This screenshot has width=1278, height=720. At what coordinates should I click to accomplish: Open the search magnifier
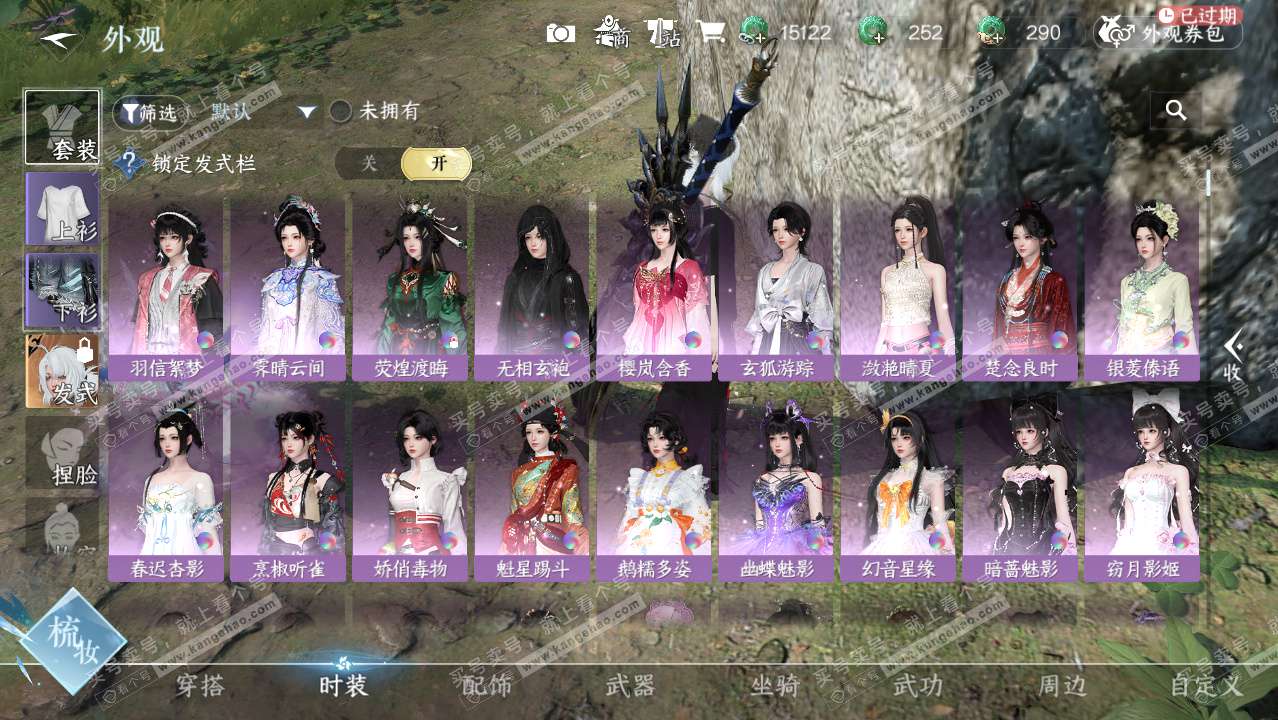click(1176, 111)
